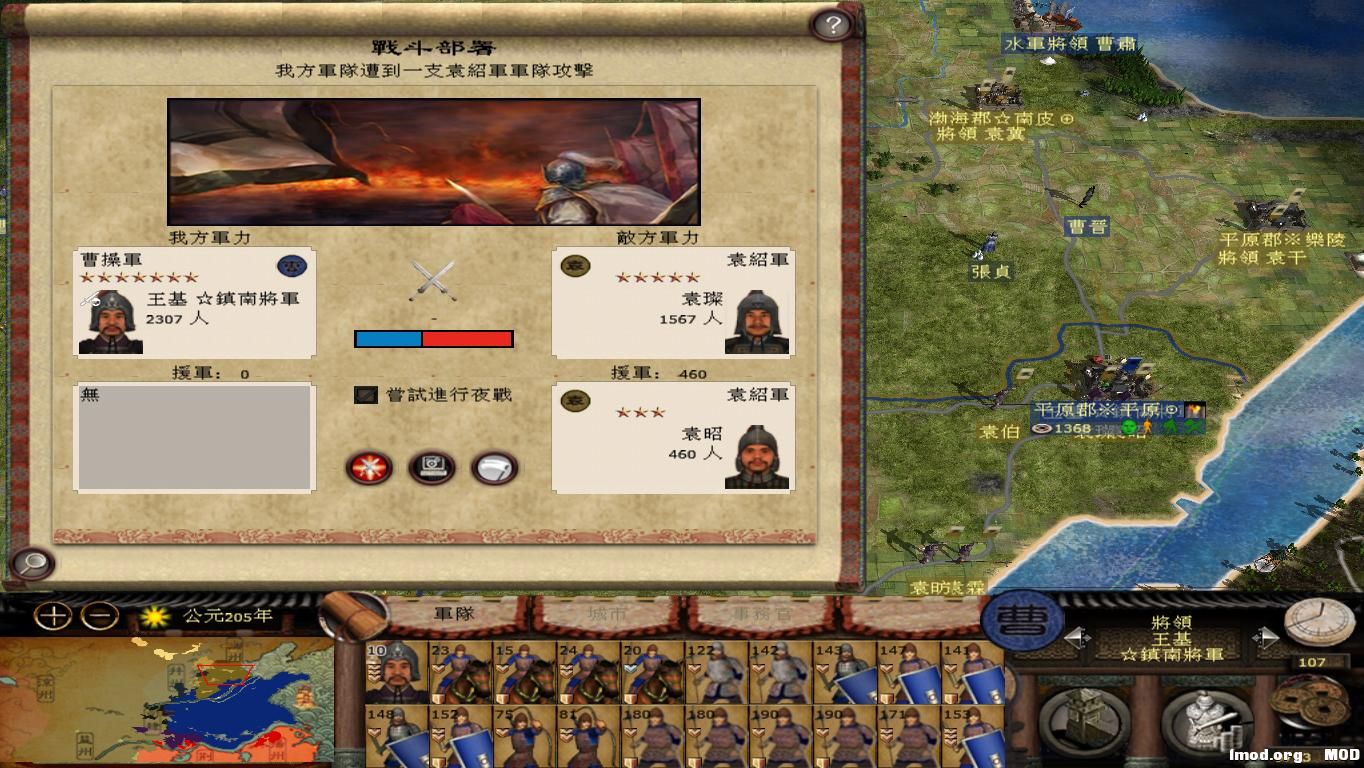Click the sun icon beside the year 205
The image size is (1364, 768).
coord(155,618)
